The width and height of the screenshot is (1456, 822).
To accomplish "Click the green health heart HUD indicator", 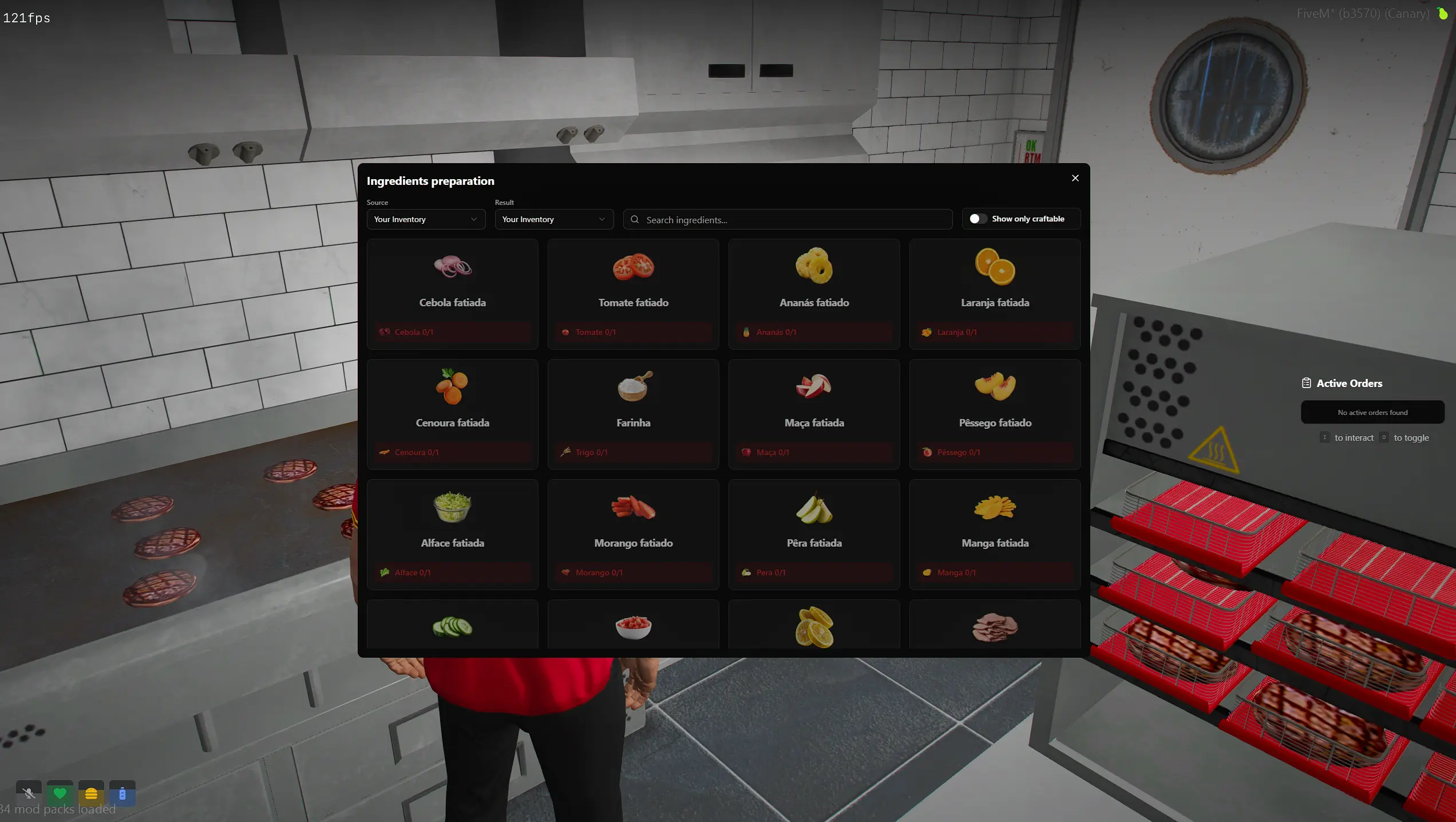I will pos(60,793).
